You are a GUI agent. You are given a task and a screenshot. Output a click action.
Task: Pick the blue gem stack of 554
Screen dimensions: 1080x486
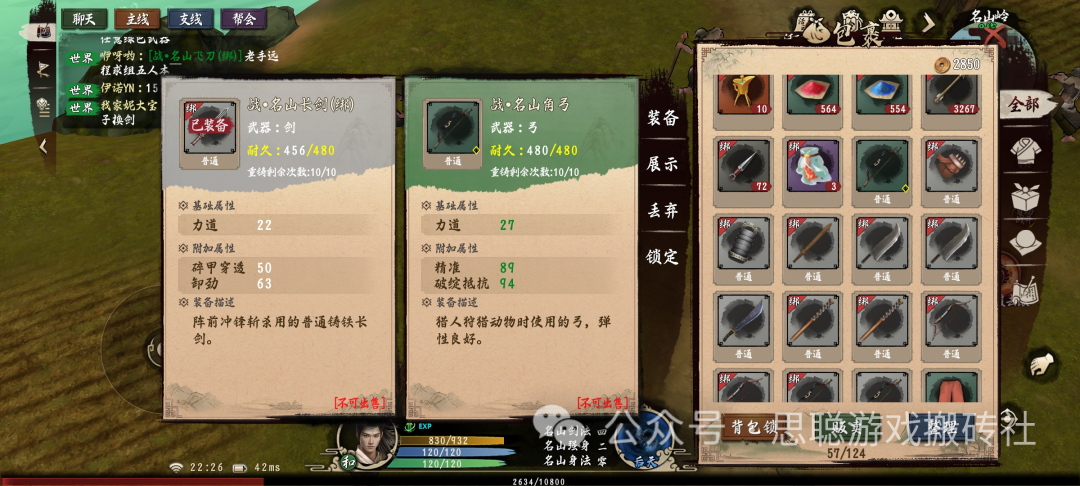881,94
